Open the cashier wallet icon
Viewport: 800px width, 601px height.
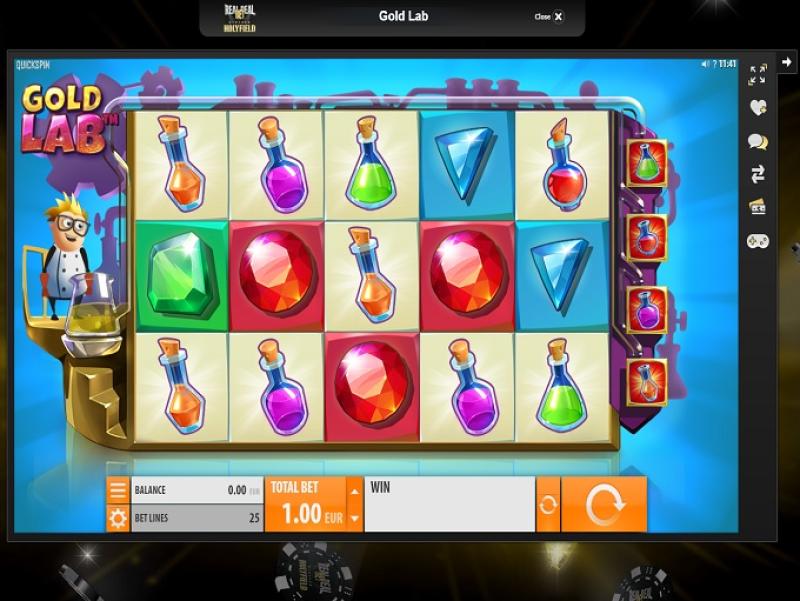tap(757, 208)
